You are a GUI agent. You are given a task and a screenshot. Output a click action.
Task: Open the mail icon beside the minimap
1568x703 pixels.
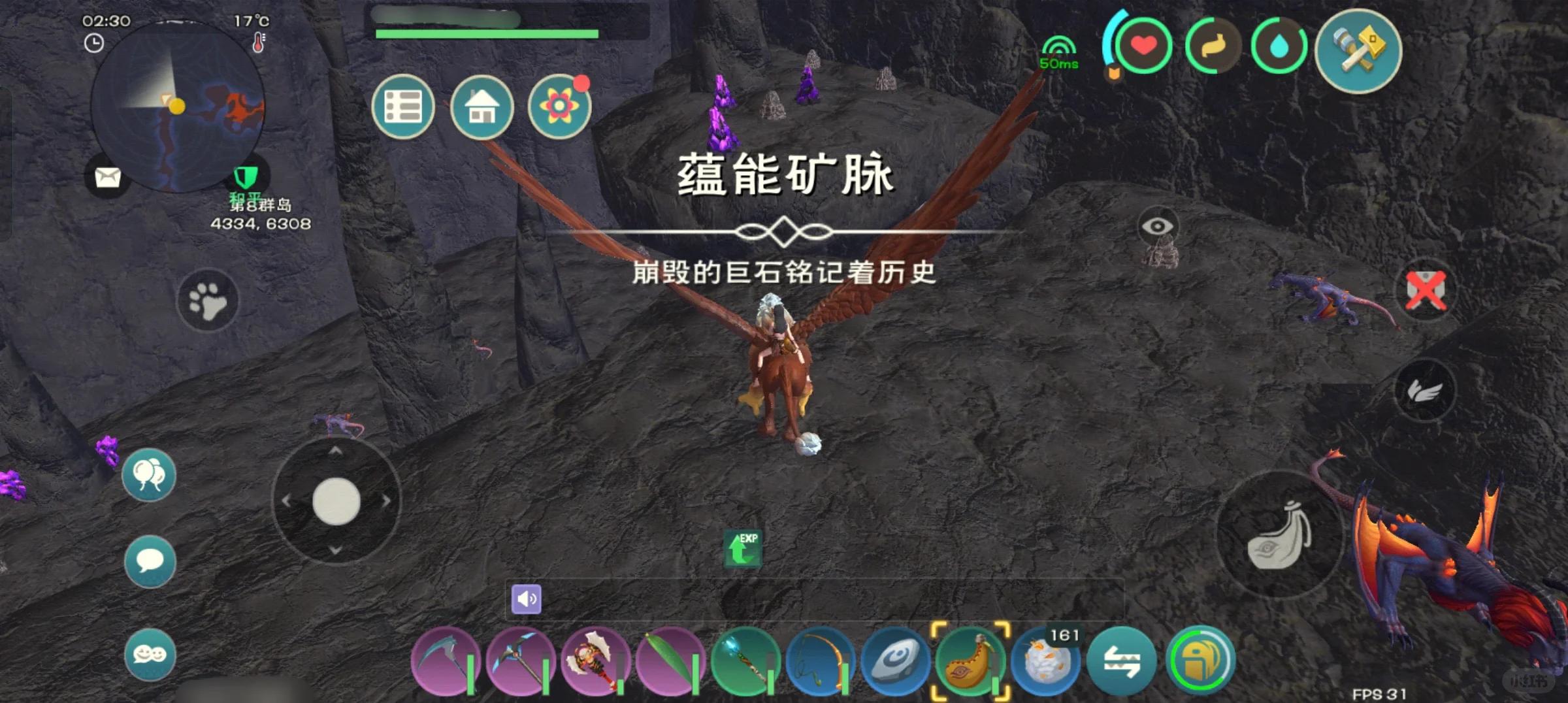click(x=108, y=178)
